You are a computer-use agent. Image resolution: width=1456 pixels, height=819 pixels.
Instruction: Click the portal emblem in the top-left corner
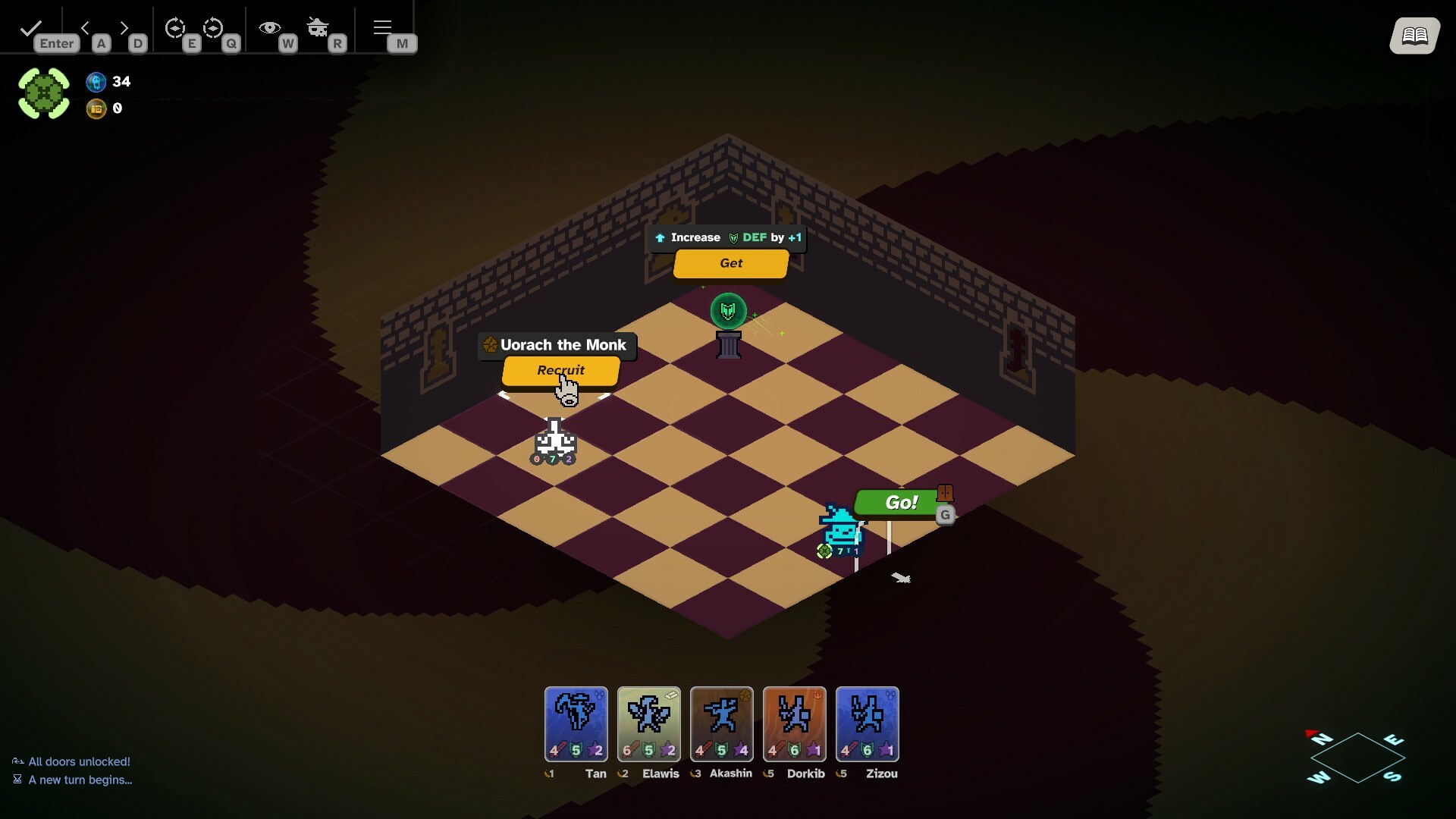pos(43,93)
